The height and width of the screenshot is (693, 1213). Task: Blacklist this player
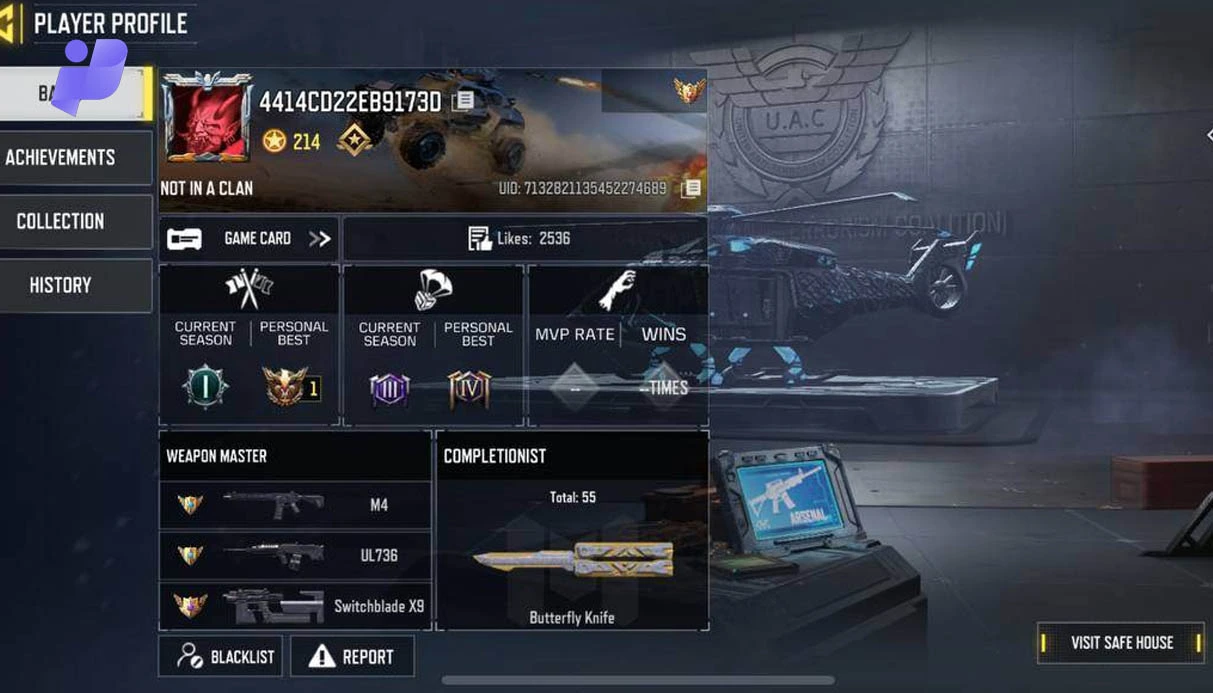click(221, 657)
